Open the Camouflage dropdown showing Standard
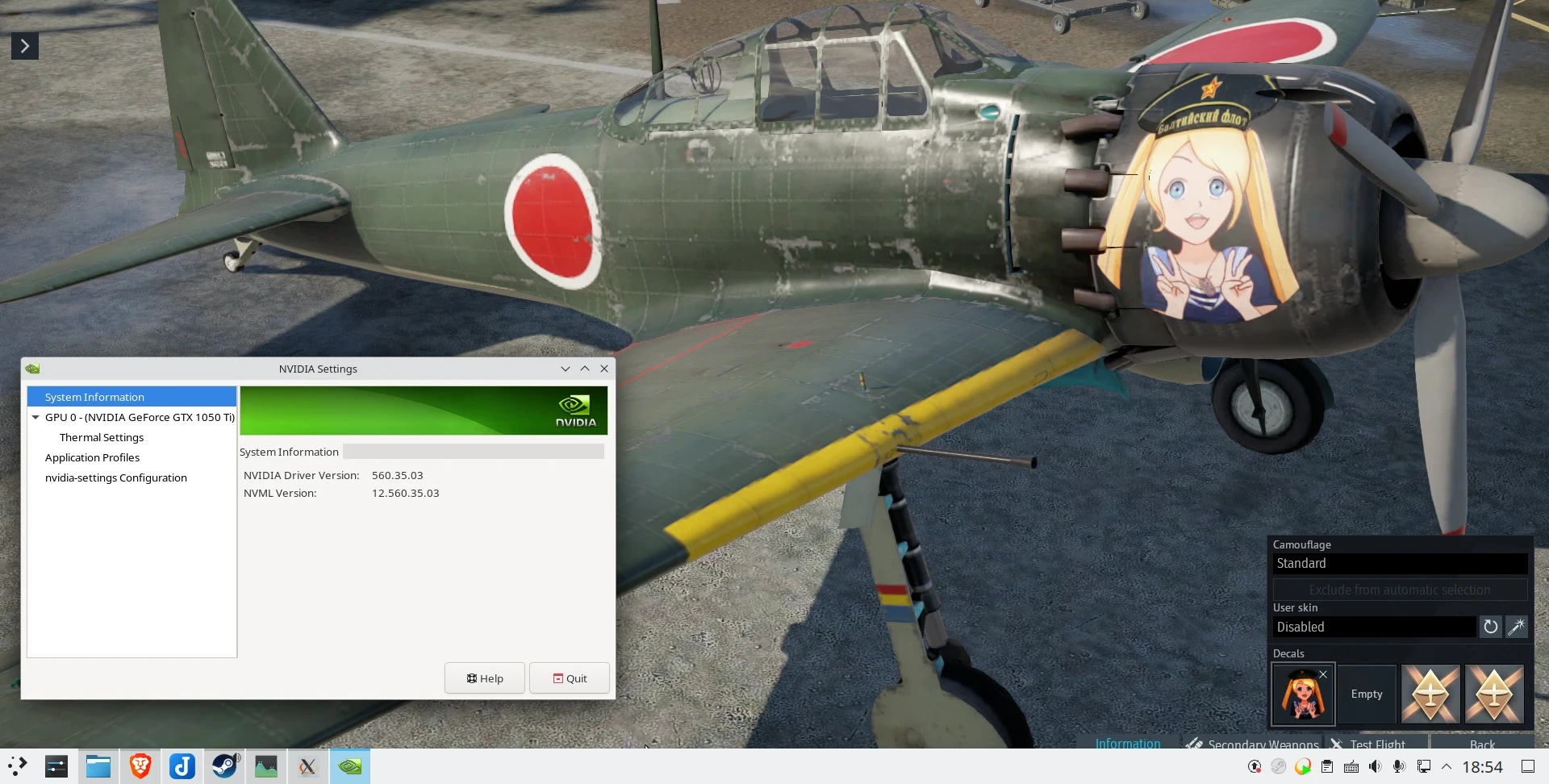The height and width of the screenshot is (784, 1549). tap(1400, 564)
